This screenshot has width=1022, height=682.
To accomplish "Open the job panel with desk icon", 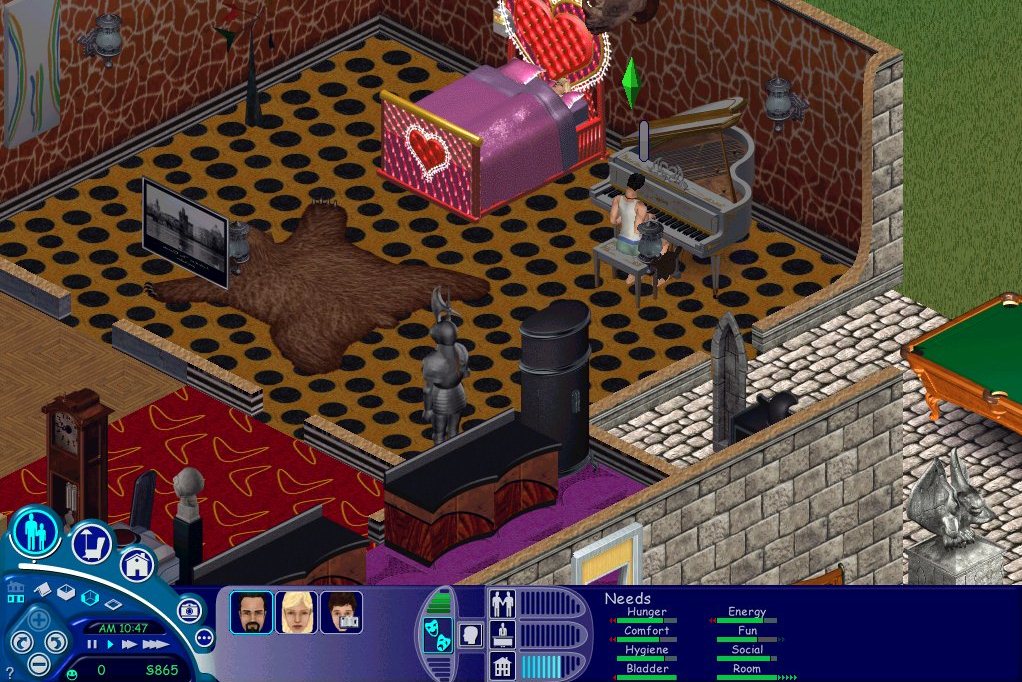I will pyautogui.click(x=502, y=634).
